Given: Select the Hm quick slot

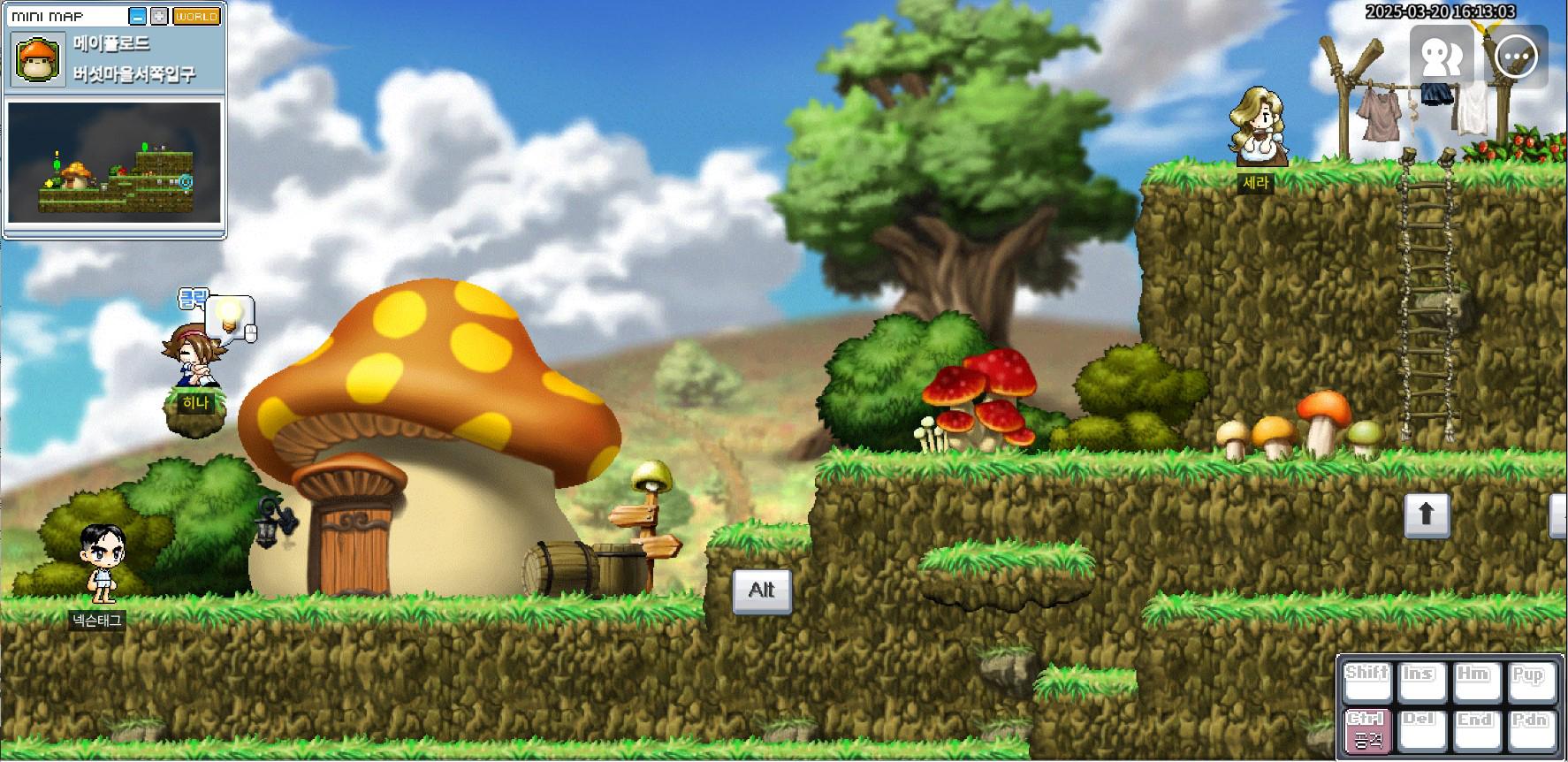Looking at the screenshot, I should [1474, 682].
